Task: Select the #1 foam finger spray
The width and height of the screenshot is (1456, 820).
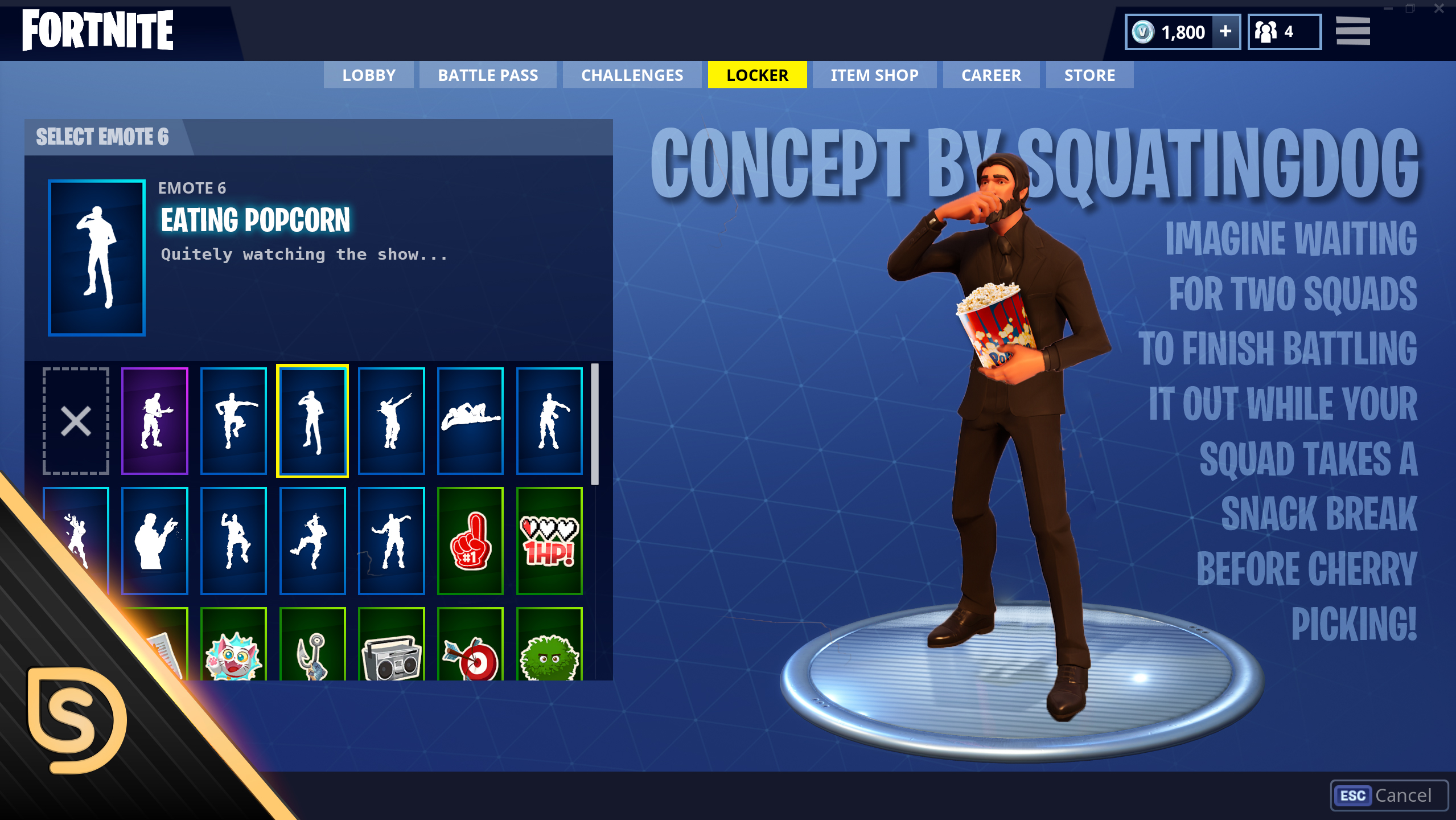Action: (x=470, y=541)
